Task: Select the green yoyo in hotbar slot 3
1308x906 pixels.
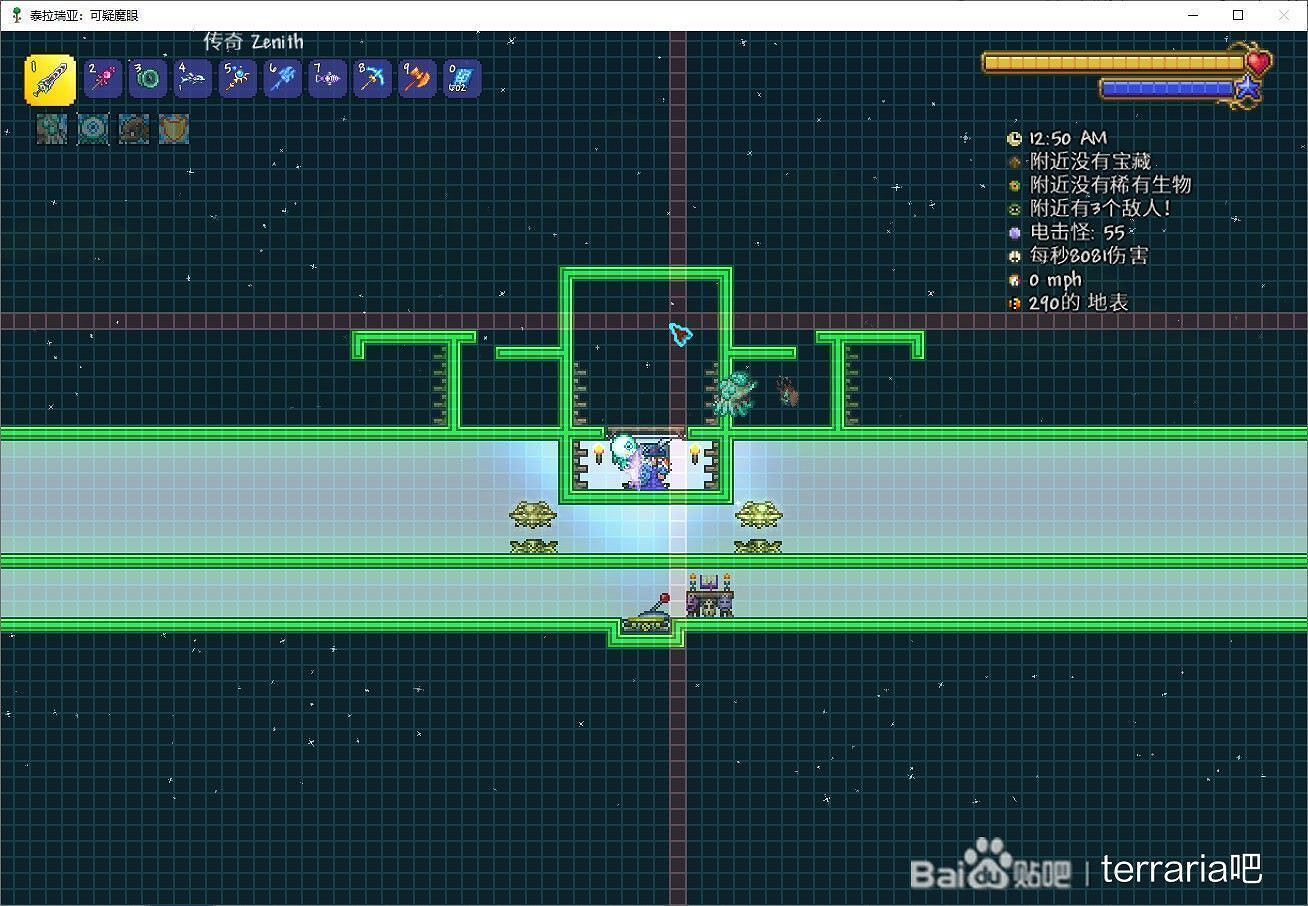Action: click(x=147, y=79)
